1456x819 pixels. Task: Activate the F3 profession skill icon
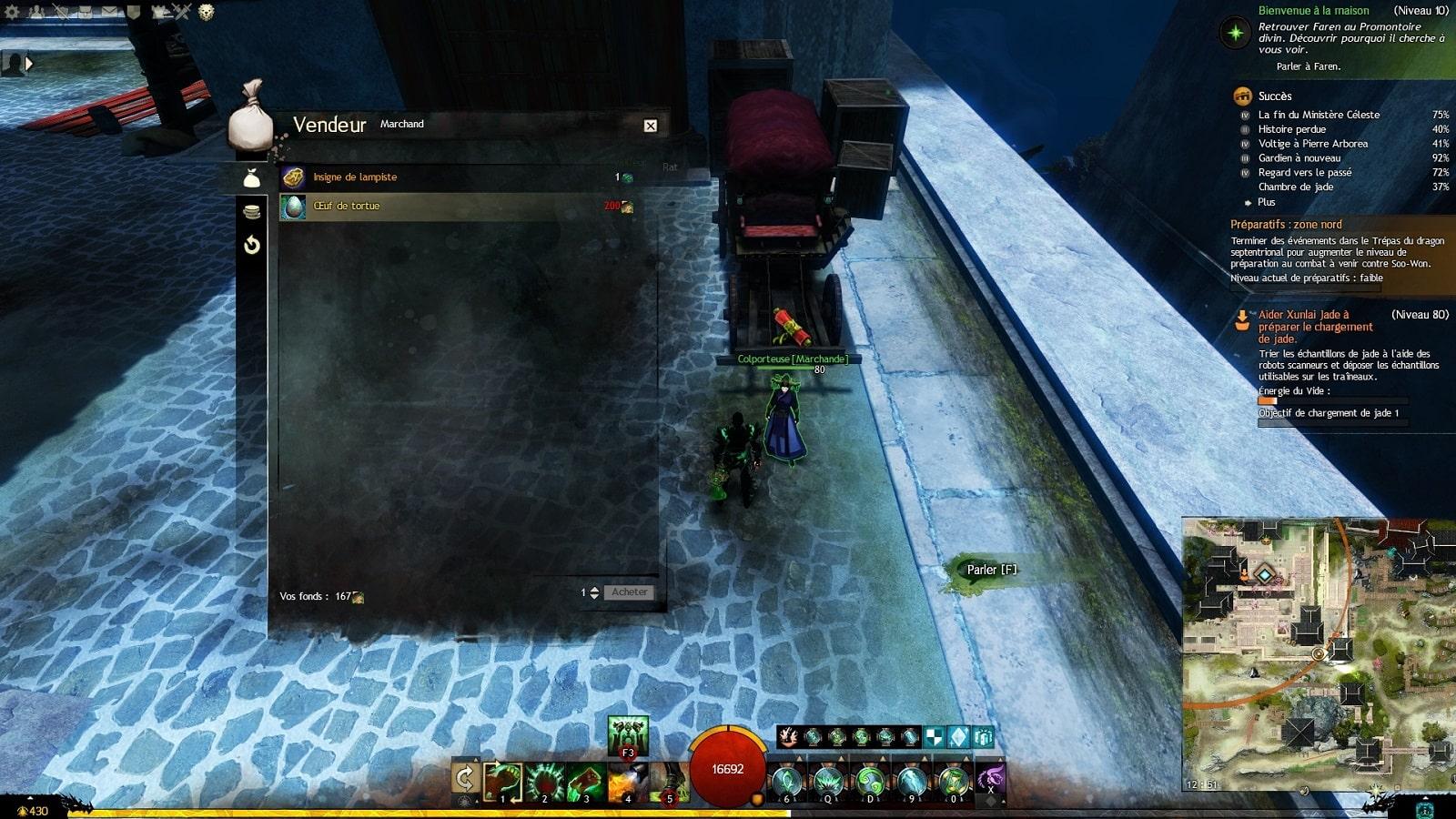627,736
